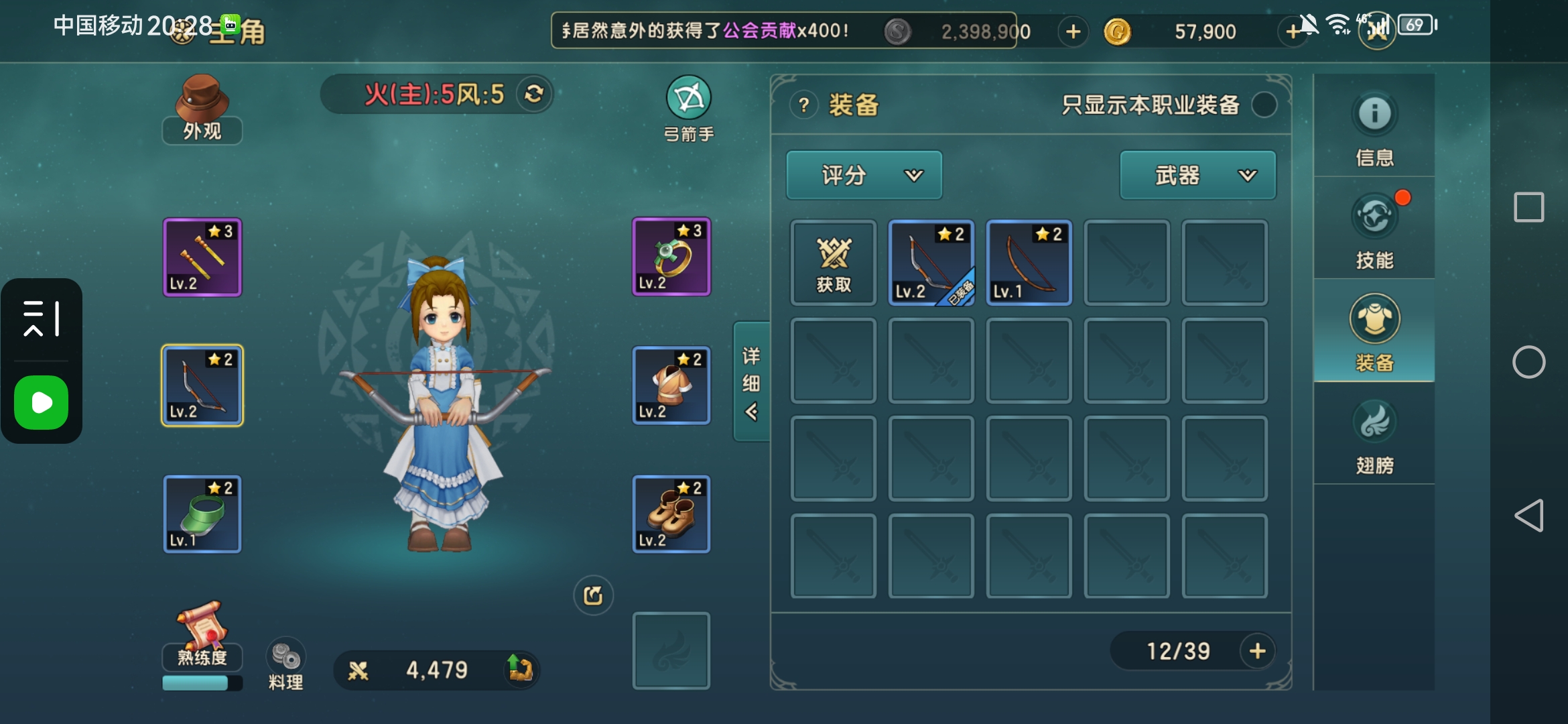Image resolution: width=1568 pixels, height=724 pixels.
Task: Tap the 弓箭手 class icon
Action: [688, 107]
